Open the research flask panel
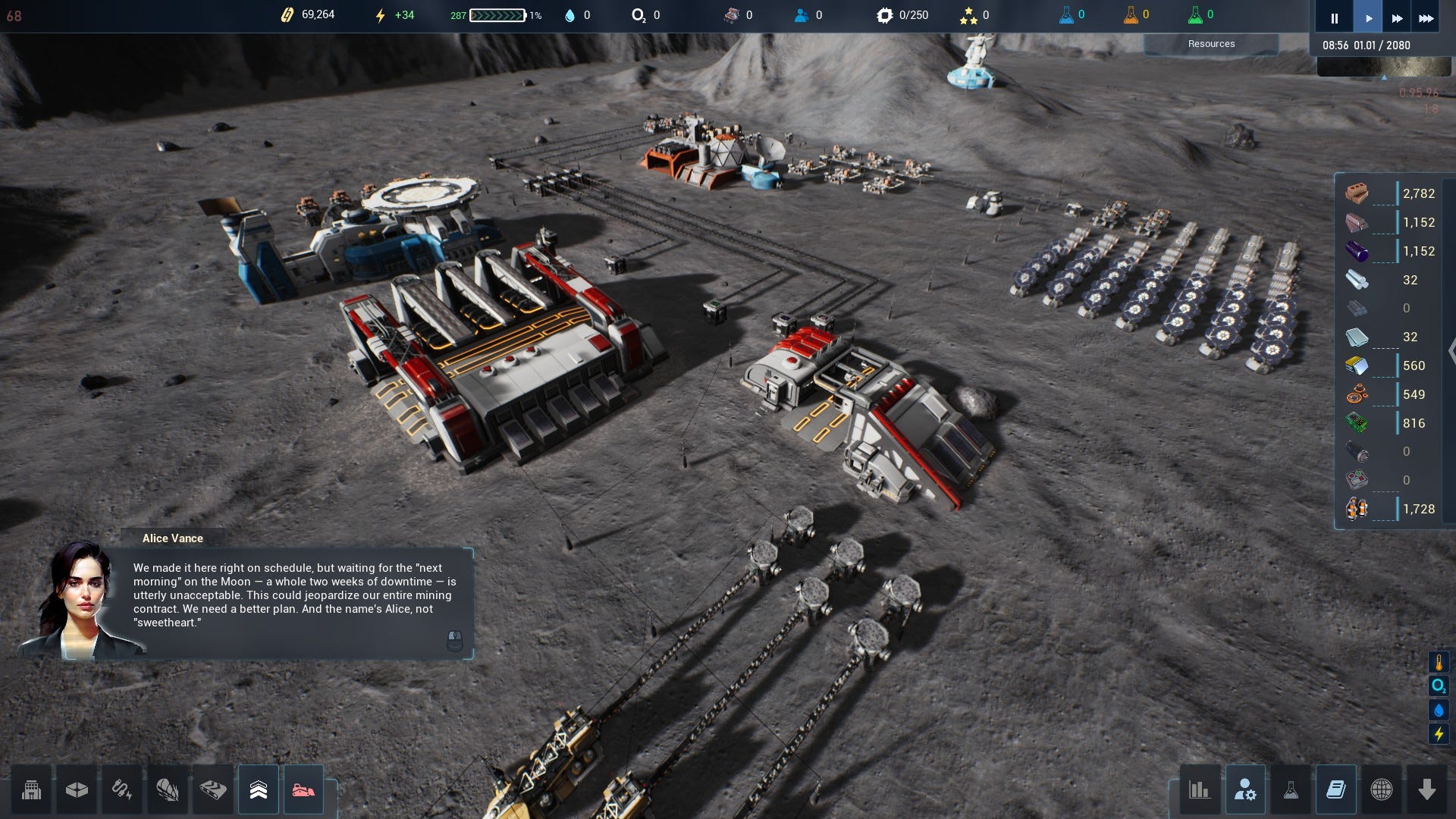 pyautogui.click(x=1291, y=790)
